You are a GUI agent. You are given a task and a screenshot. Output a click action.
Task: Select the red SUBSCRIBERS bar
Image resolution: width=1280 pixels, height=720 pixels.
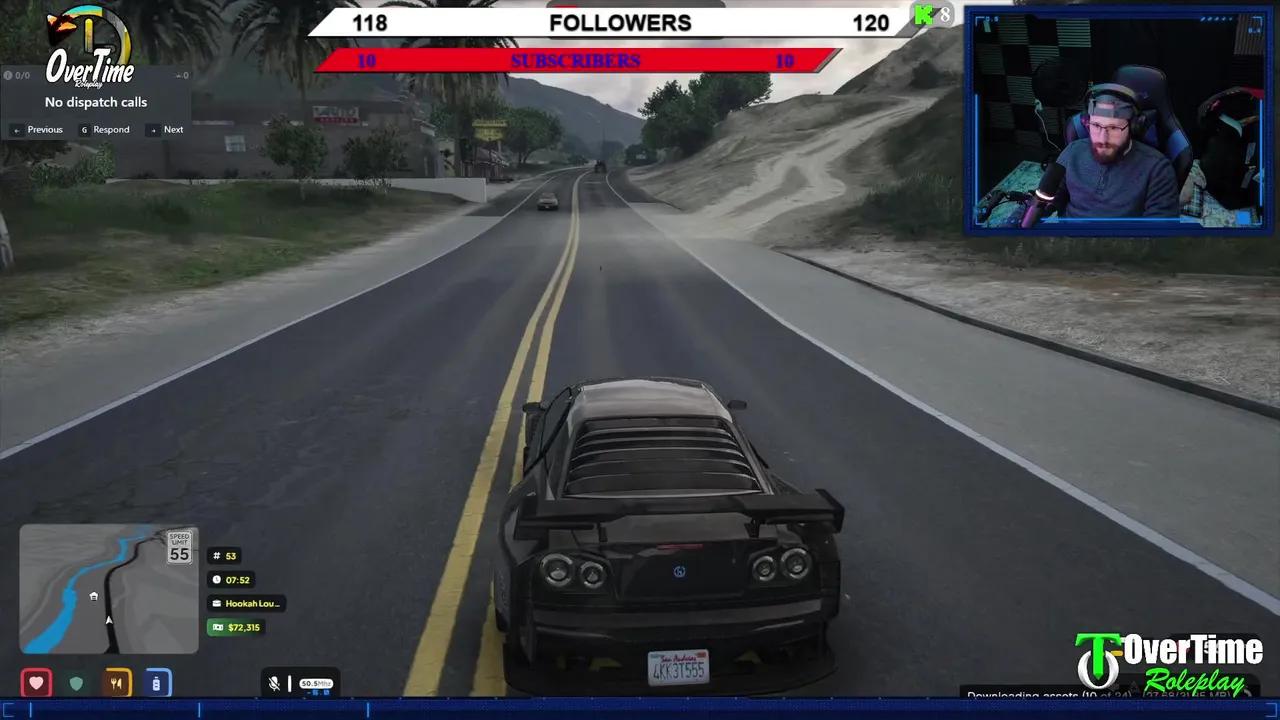click(575, 60)
